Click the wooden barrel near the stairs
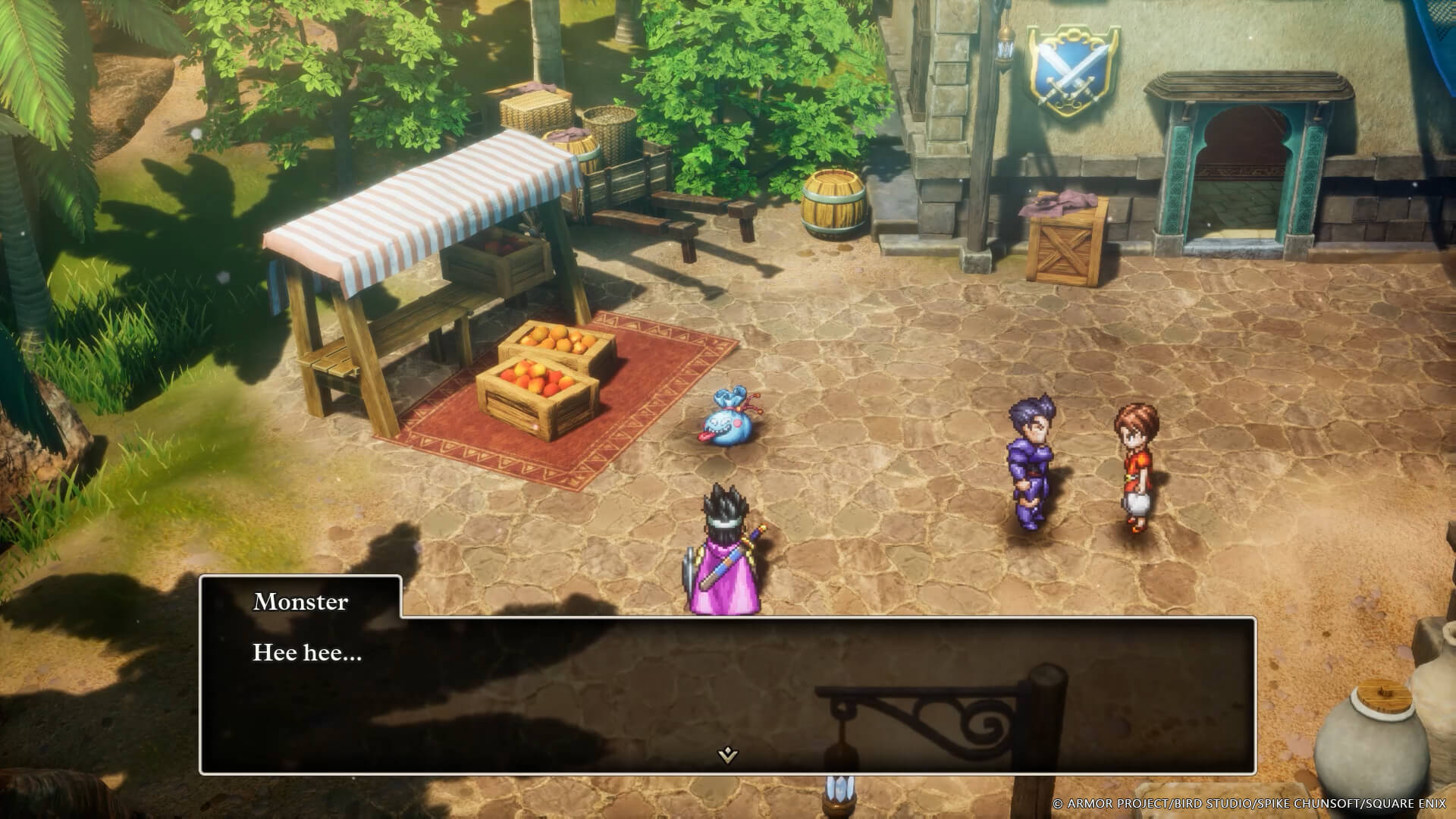Screen dimensions: 1456x819 (x=834, y=205)
